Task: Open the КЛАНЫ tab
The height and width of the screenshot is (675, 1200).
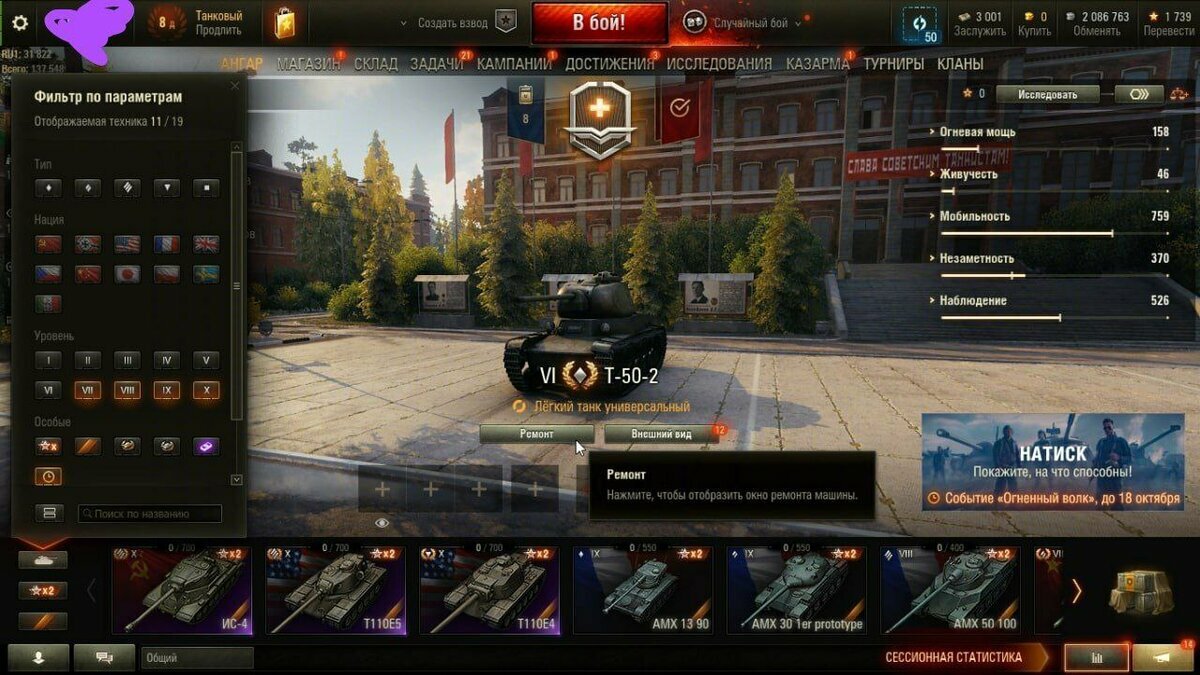Action: click(x=960, y=64)
